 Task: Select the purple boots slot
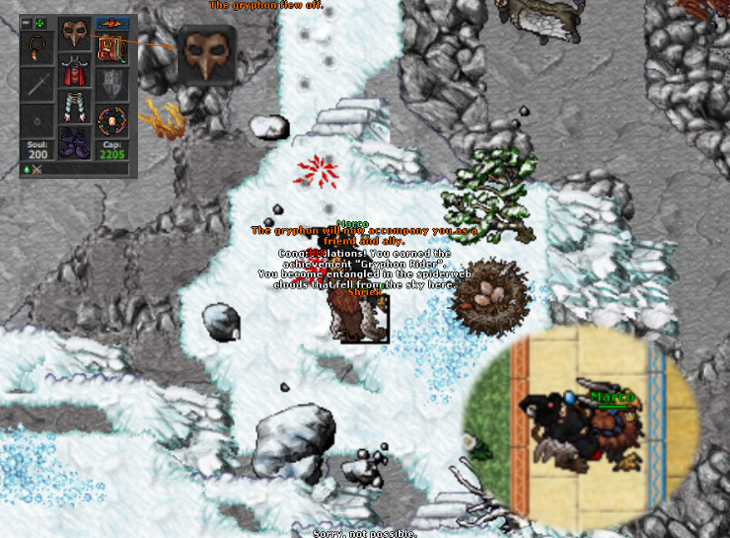pos(74,141)
